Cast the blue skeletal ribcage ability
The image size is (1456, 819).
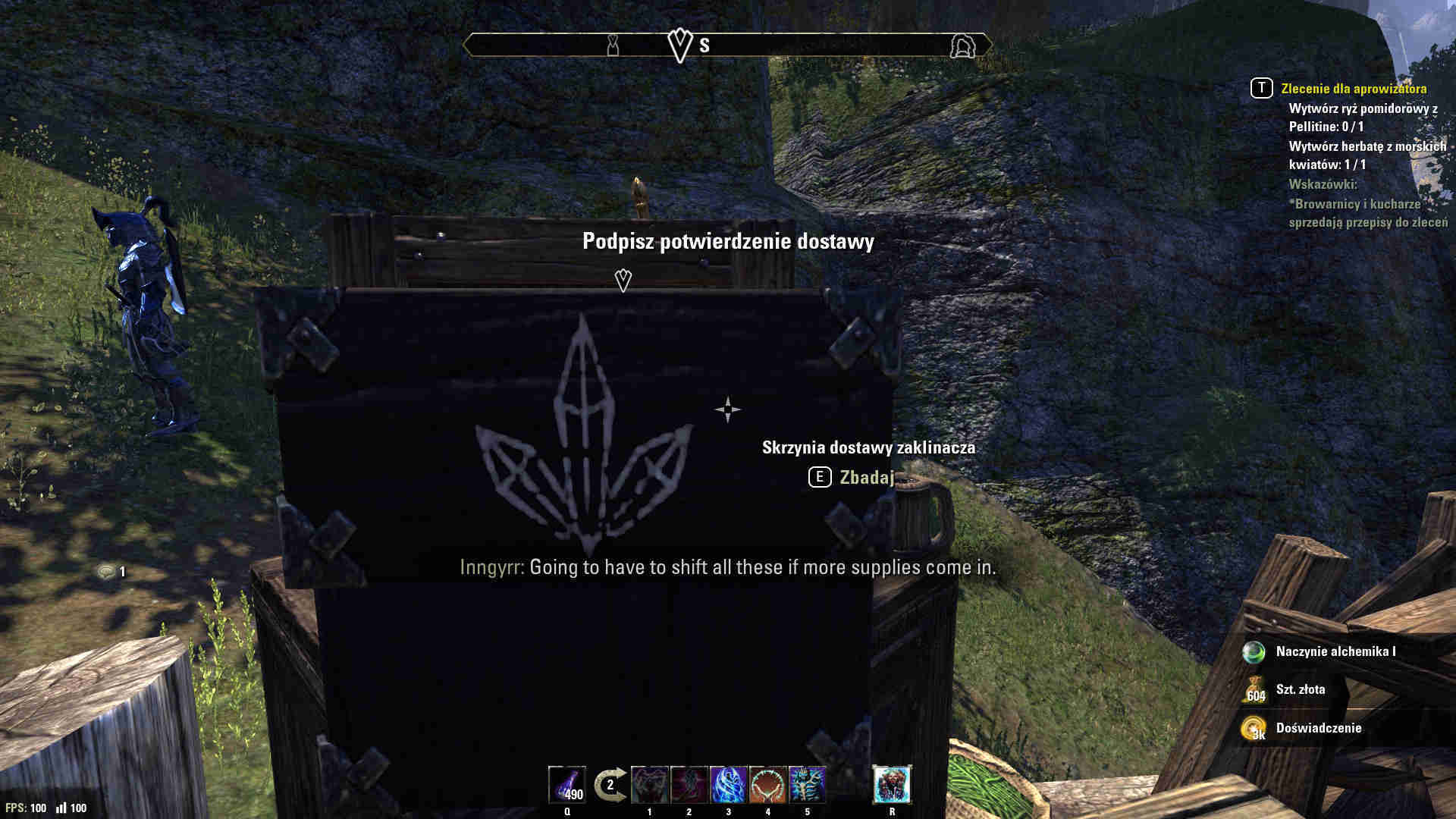point(808,785)
